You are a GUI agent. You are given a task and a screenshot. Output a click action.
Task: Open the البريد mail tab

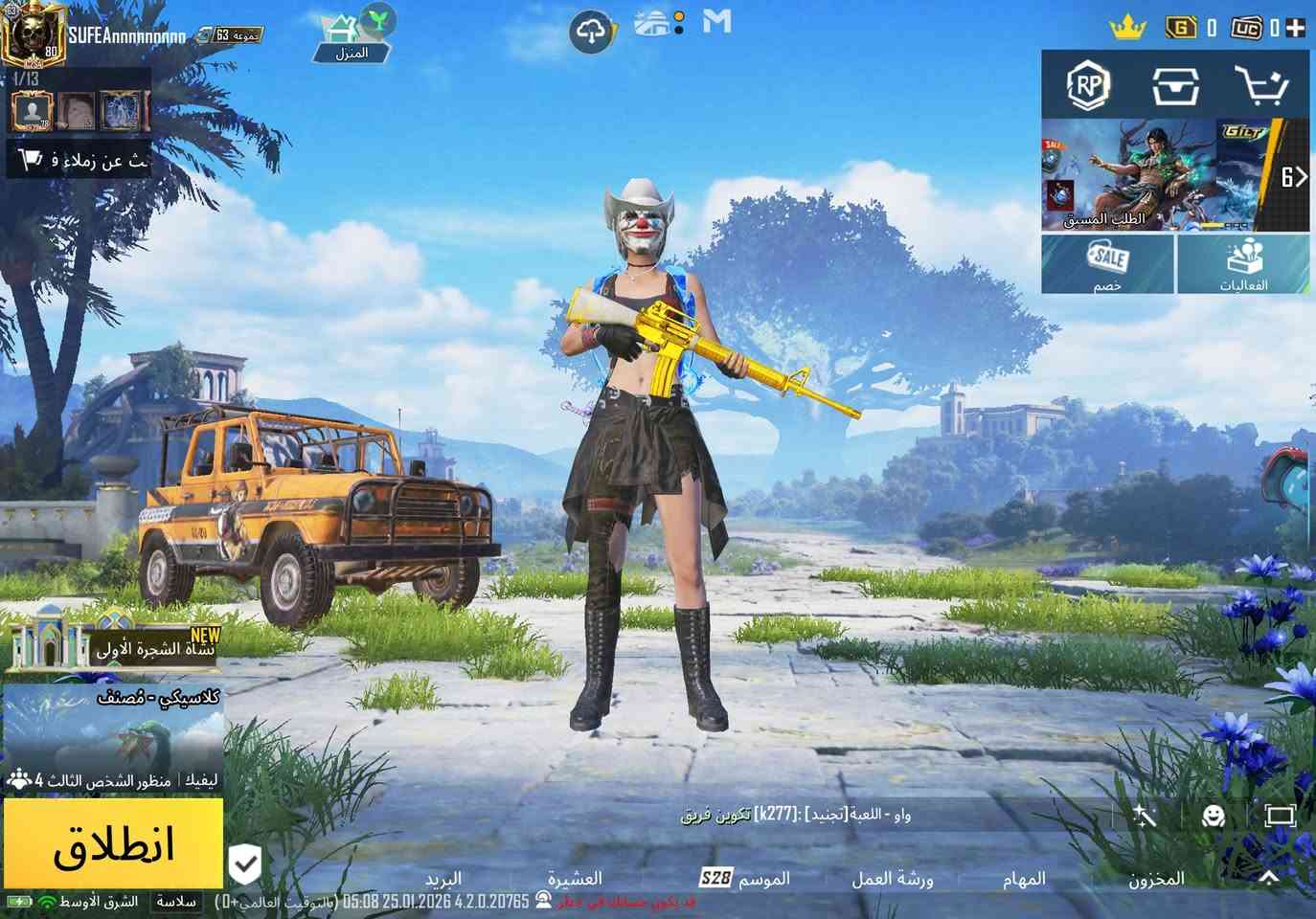pos(445,877)
